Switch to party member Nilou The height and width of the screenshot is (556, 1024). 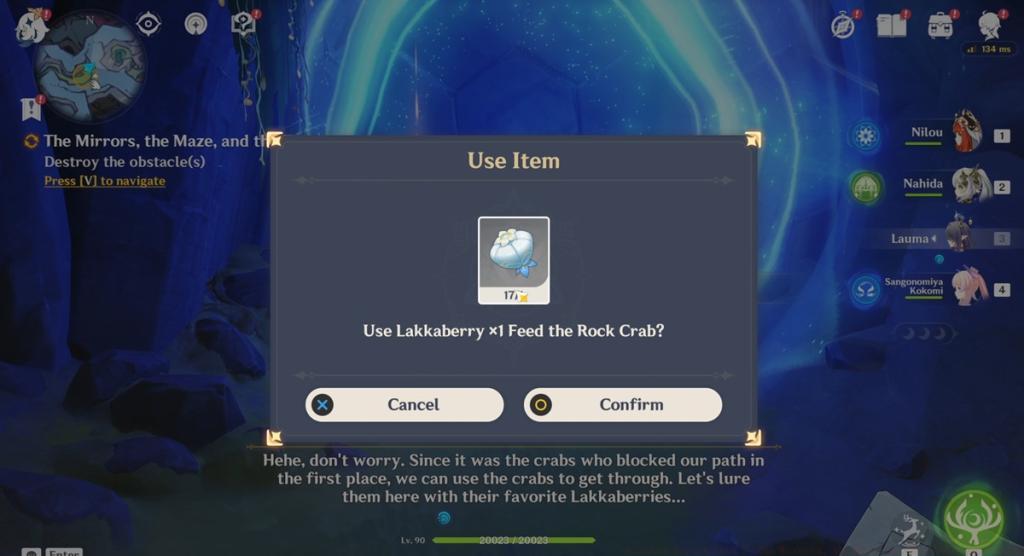point(963,134)
